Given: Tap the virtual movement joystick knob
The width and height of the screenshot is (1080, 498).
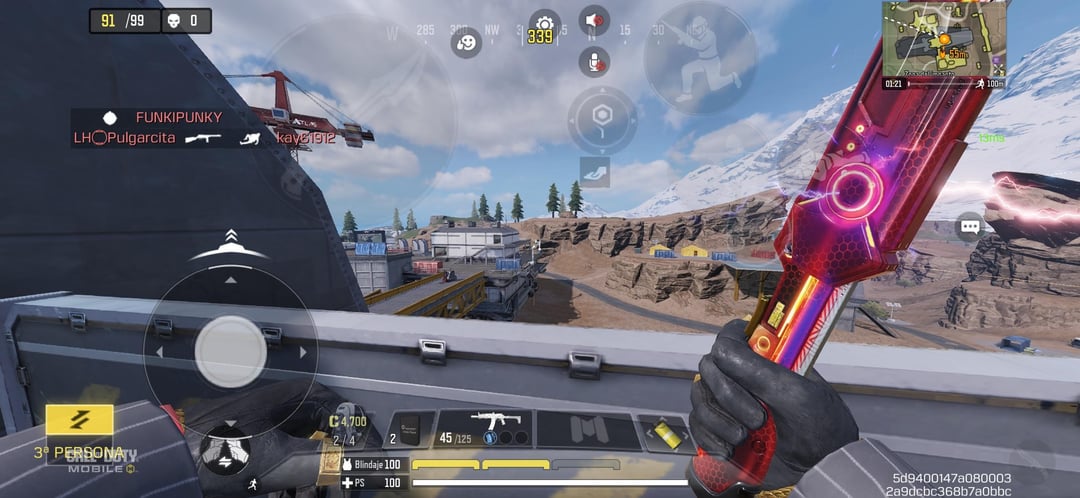Looking at the screenshot, I should [230, 351].
